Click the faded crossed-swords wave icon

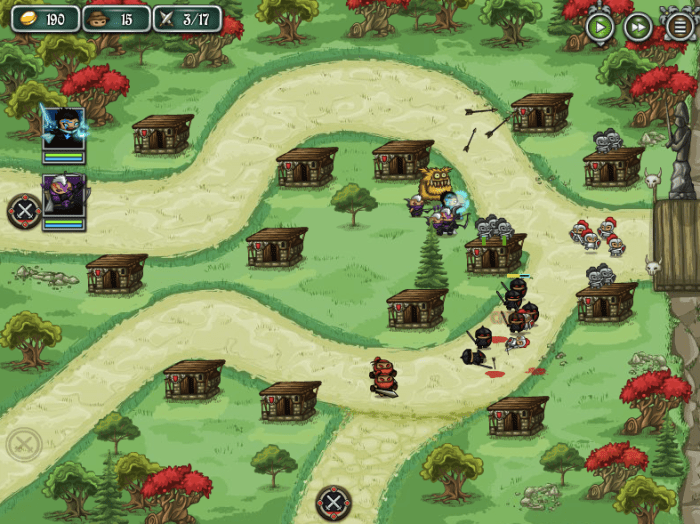point(24,444)
